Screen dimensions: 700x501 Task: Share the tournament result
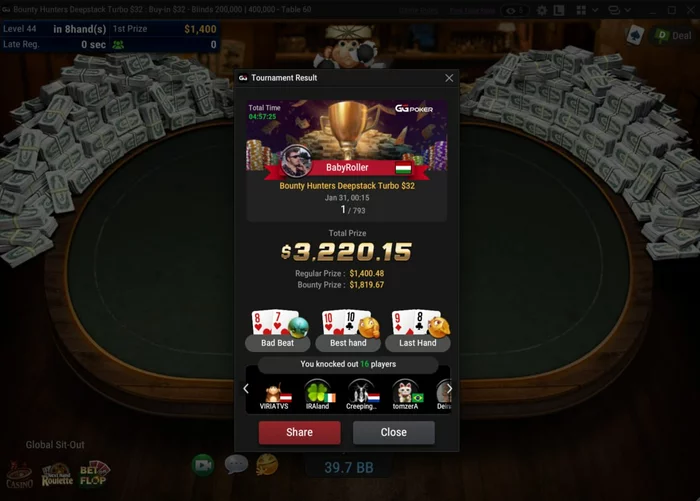pos(299,432)
